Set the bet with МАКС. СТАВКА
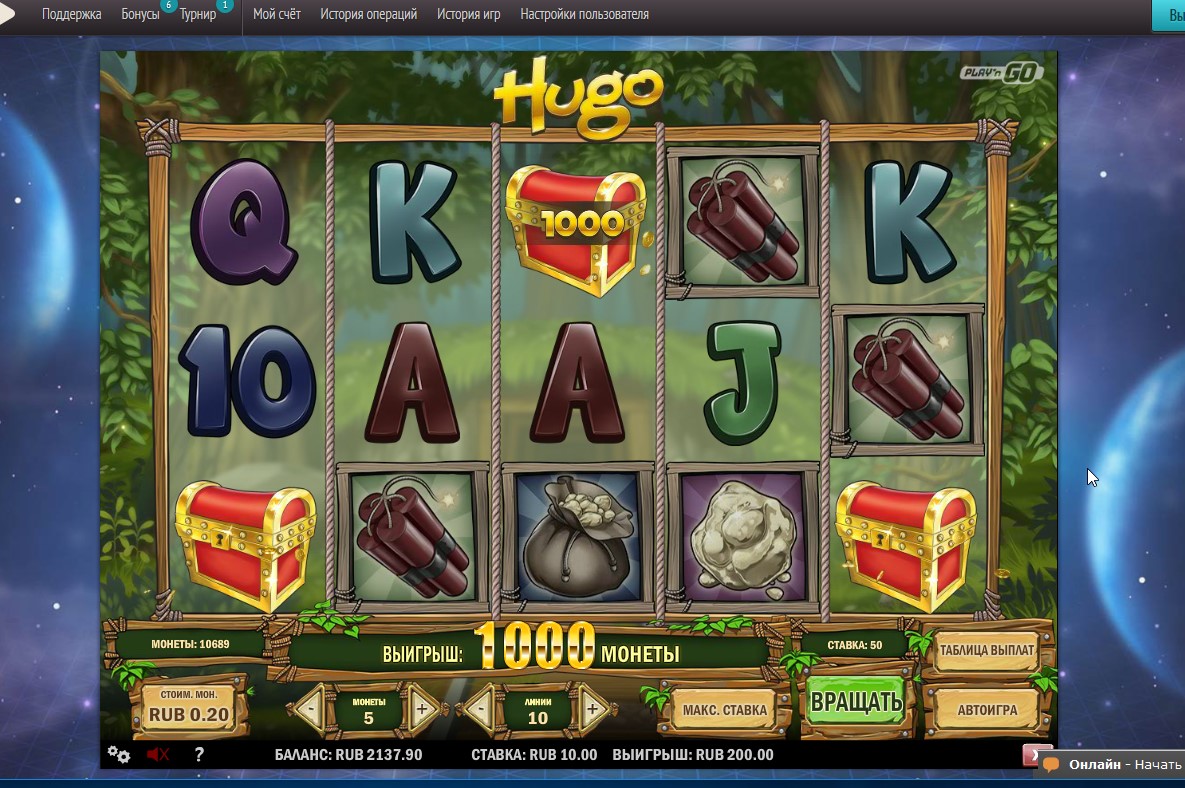The height and width of the screenshot is (788, 1185). 724,710
